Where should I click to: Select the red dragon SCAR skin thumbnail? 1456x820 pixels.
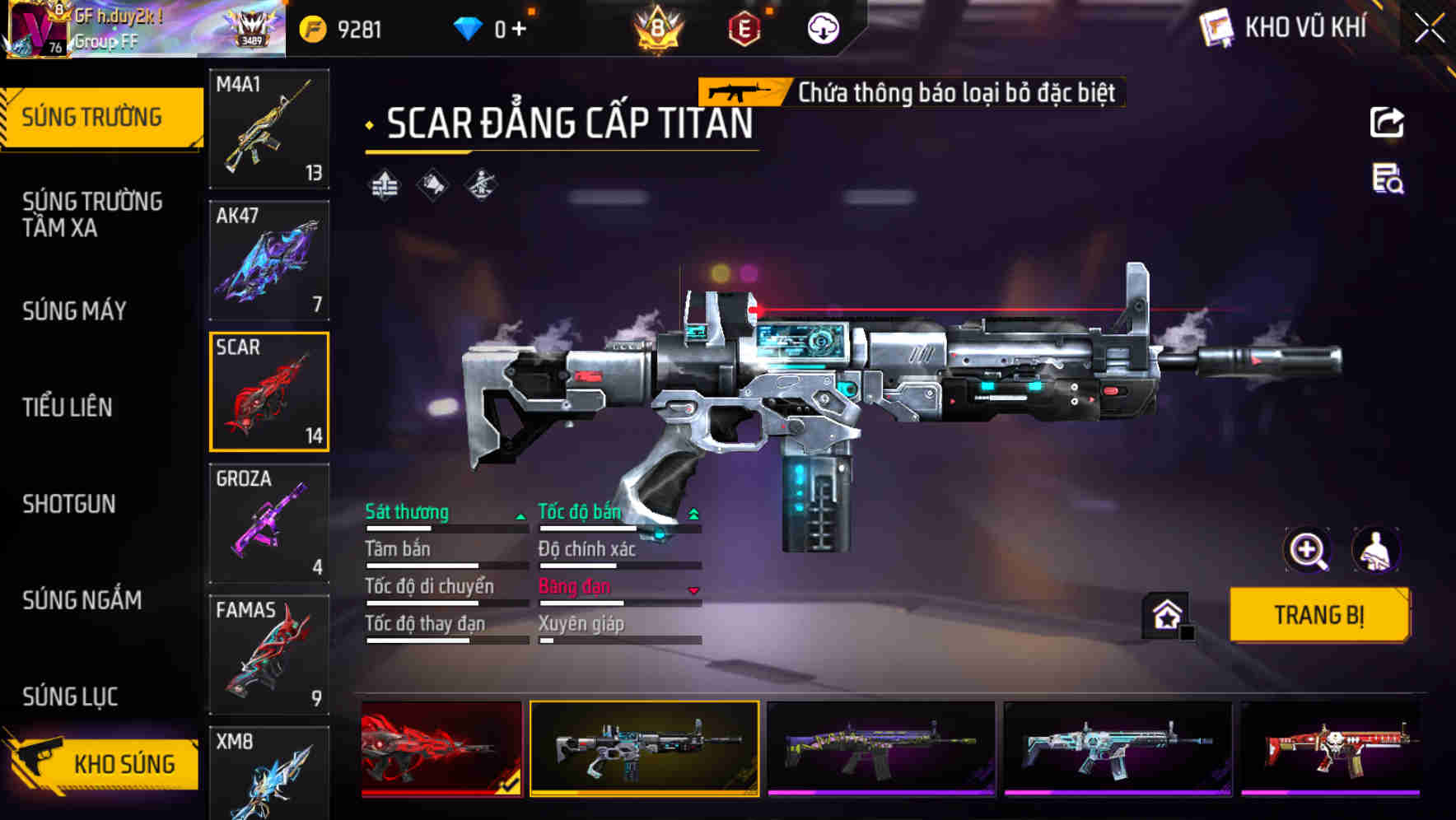[x=441, y=748]
